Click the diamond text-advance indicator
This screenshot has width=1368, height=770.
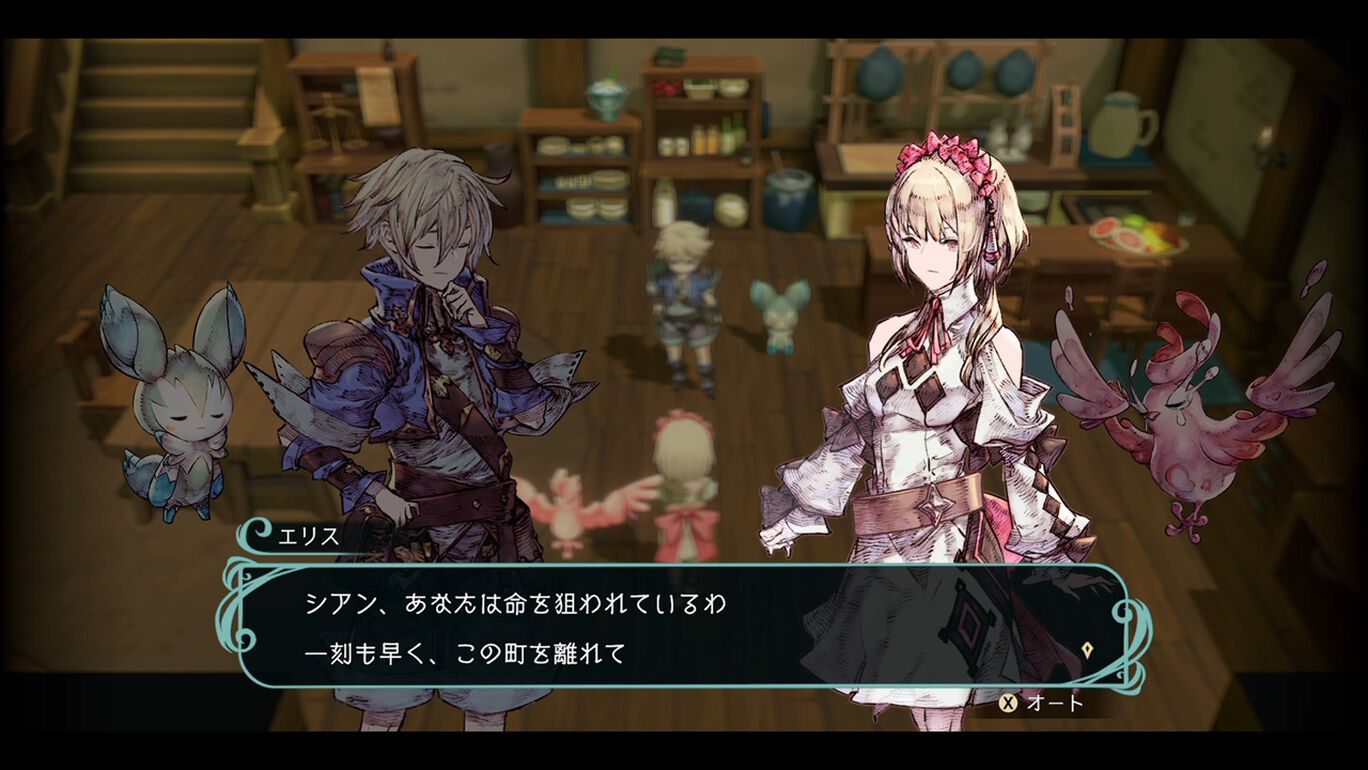1085,649
